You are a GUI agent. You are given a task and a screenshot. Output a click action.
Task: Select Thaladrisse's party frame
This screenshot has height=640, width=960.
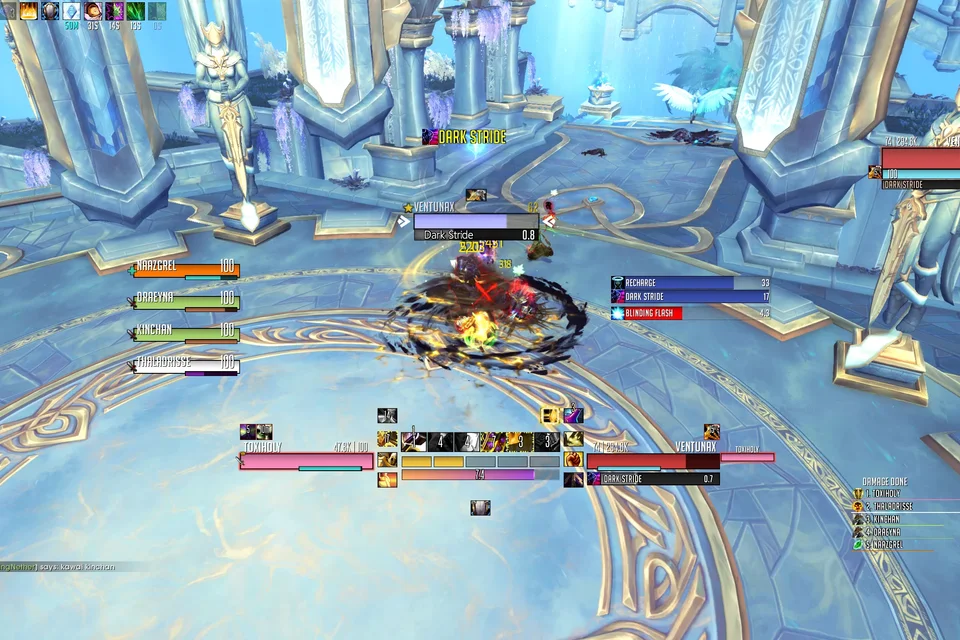tap(187, 365)
